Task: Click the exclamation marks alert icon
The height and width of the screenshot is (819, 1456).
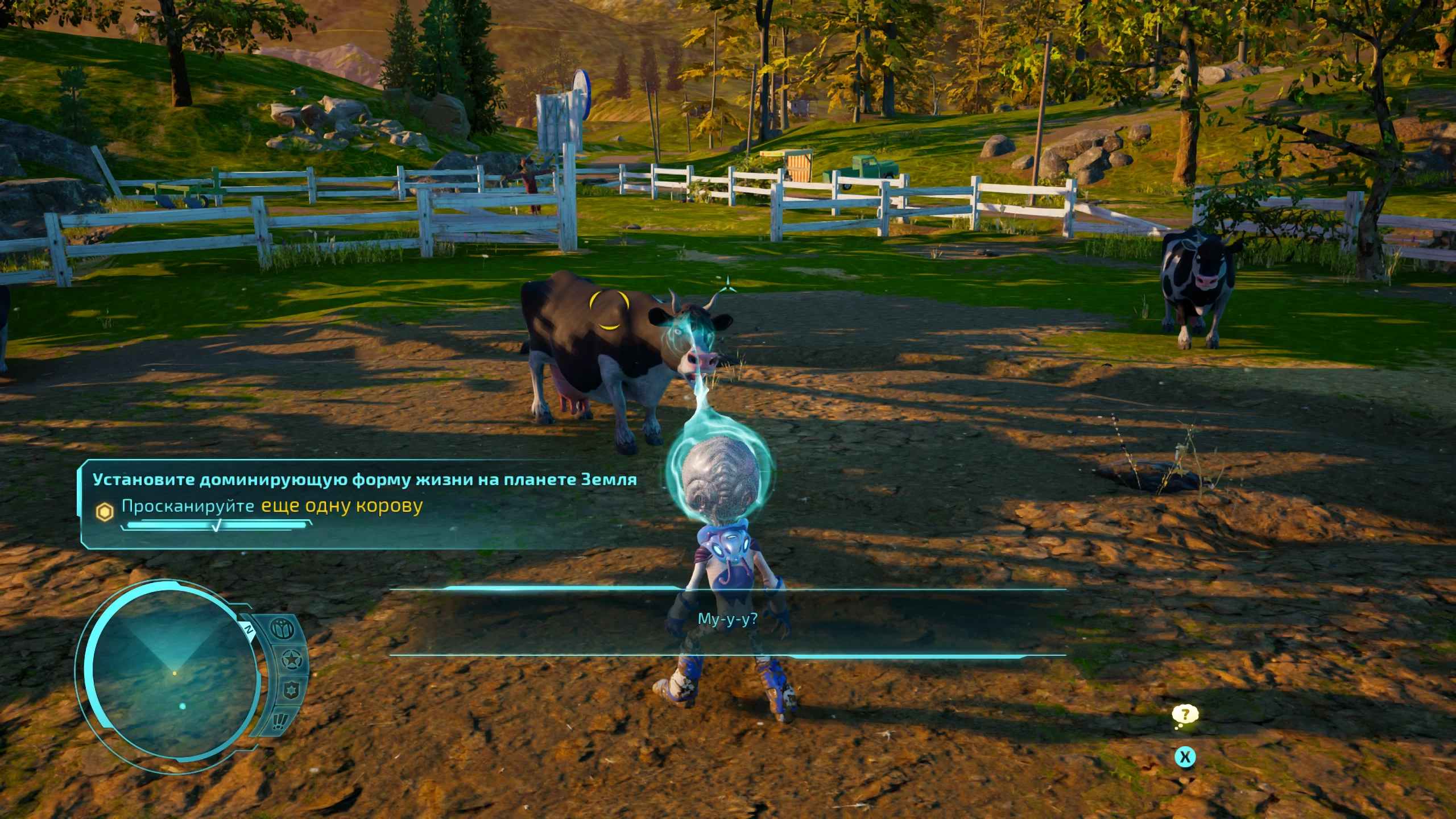Action: (x=279, y=721)
